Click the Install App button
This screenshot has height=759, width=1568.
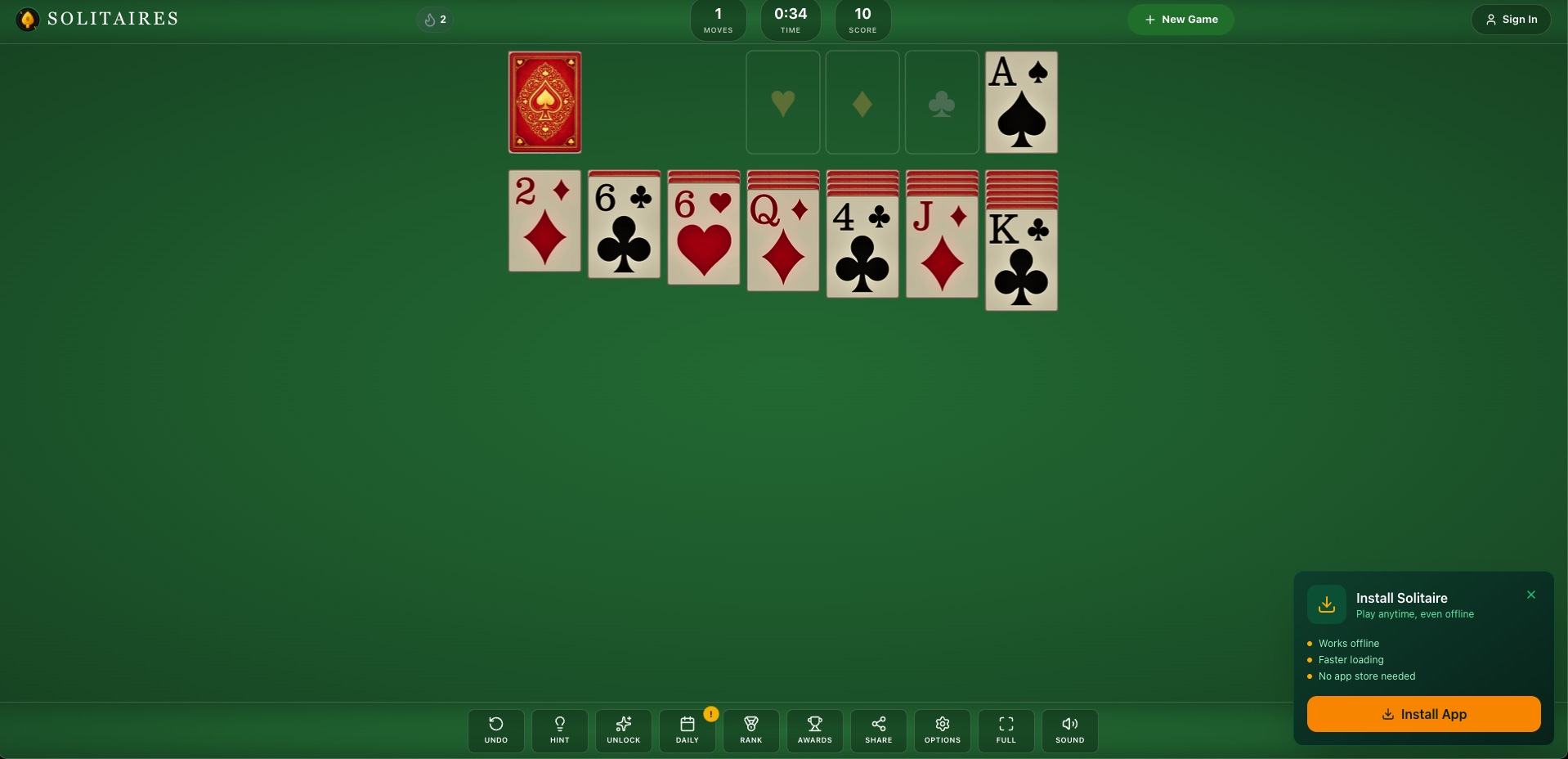tap(1423, 714)
